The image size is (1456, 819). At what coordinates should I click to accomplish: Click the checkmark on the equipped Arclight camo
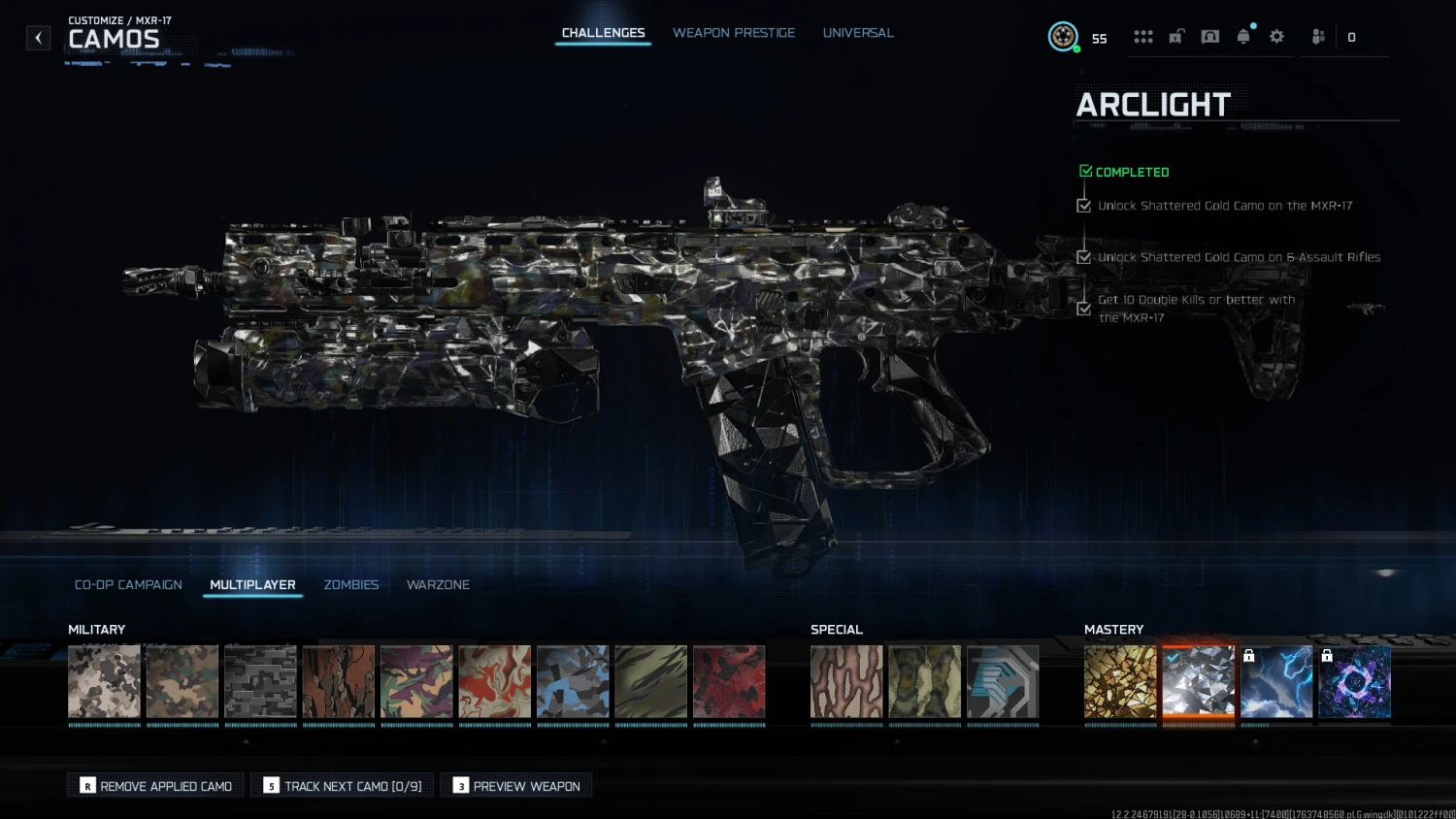point(1172,656)
